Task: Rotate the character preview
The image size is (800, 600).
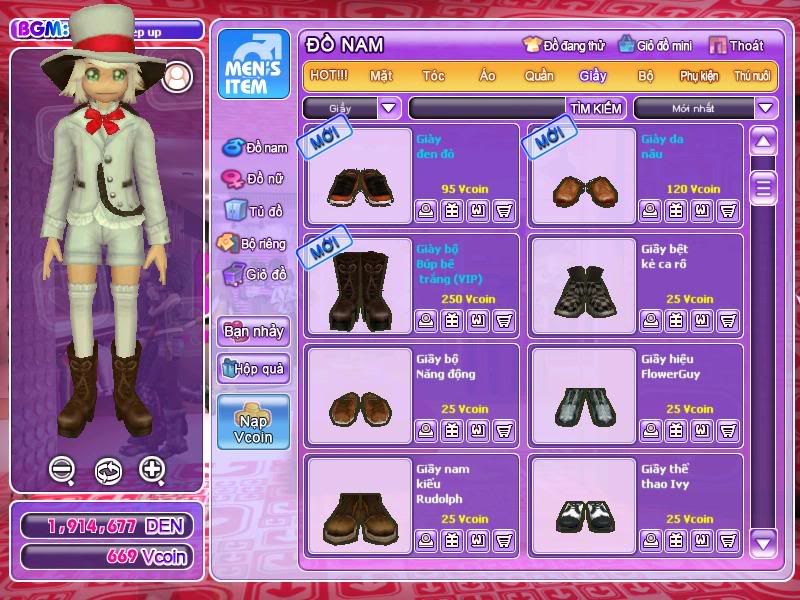Action: (x=107, y=470)
